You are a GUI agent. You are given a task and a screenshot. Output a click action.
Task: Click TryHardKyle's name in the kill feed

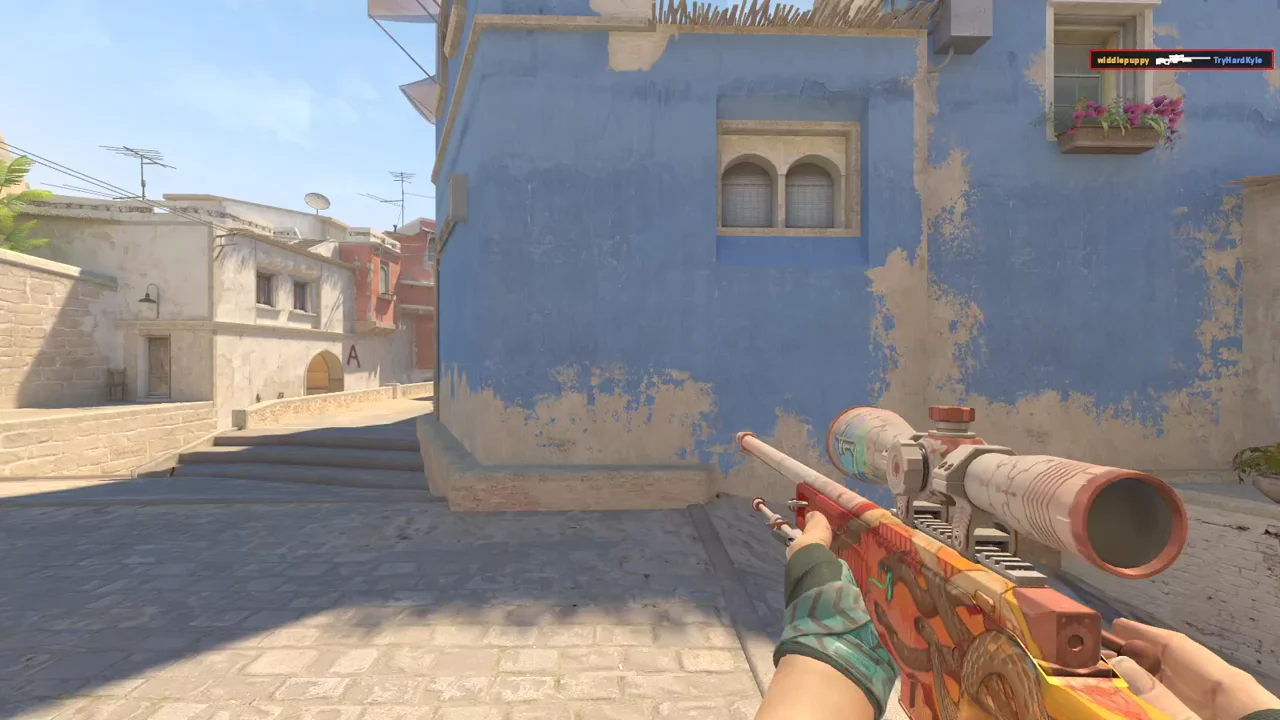tap(1238, 61)
